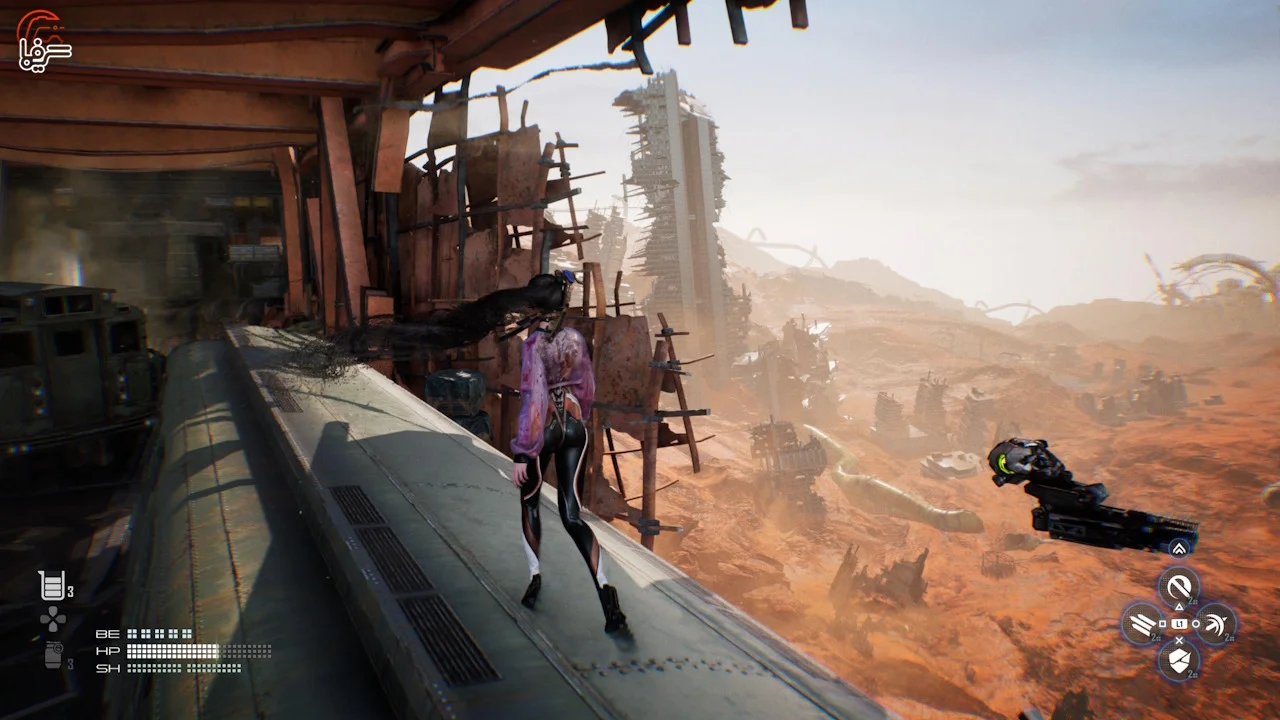Trigger the triple-blade skill icon

1142,623
